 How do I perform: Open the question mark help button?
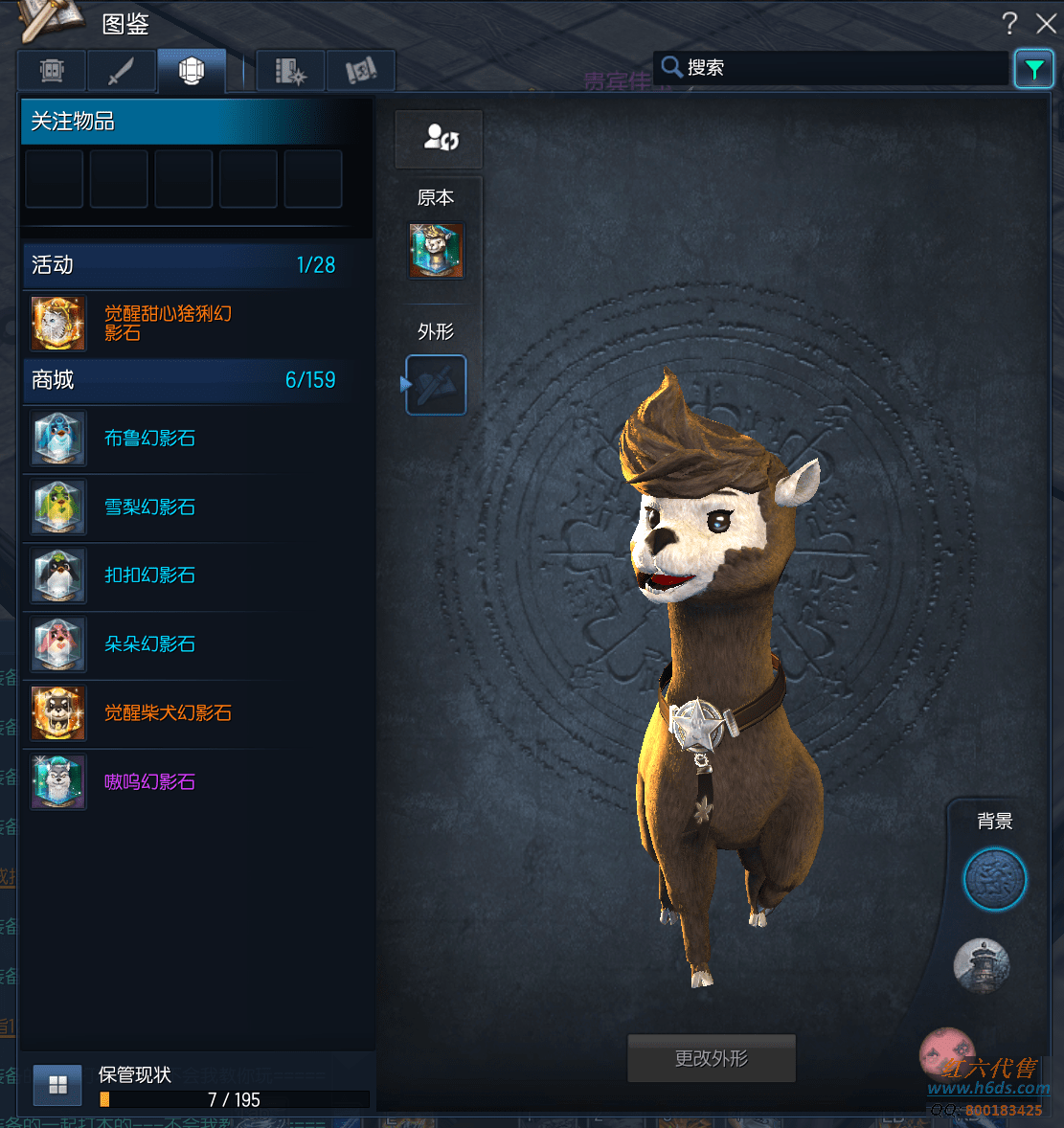tap(1009, 23)
